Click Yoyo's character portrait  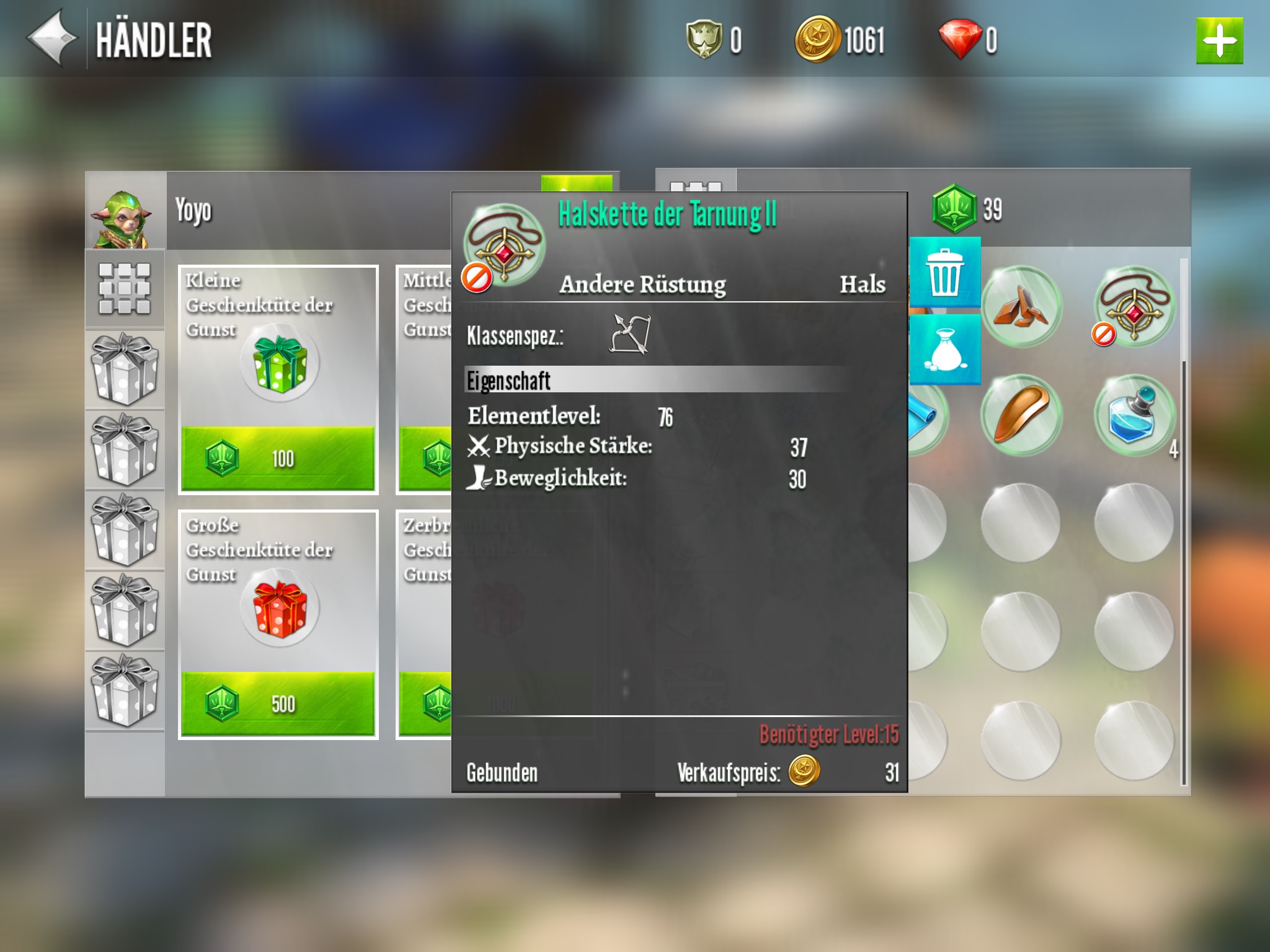click(x=125, y=211)
